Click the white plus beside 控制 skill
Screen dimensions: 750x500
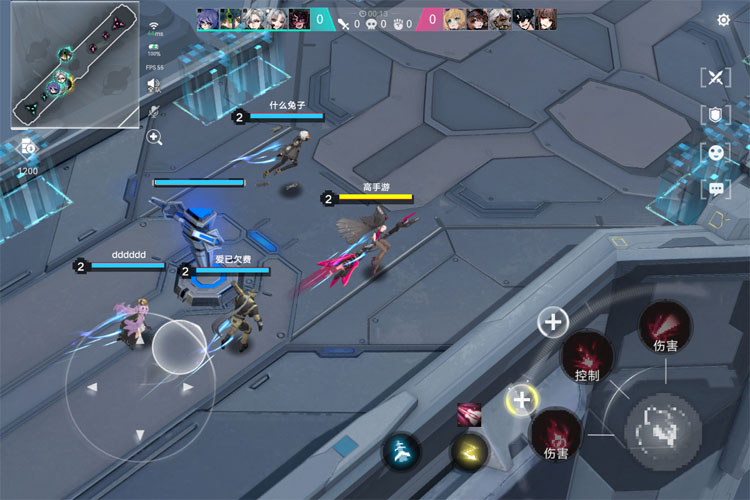[553, 322]
